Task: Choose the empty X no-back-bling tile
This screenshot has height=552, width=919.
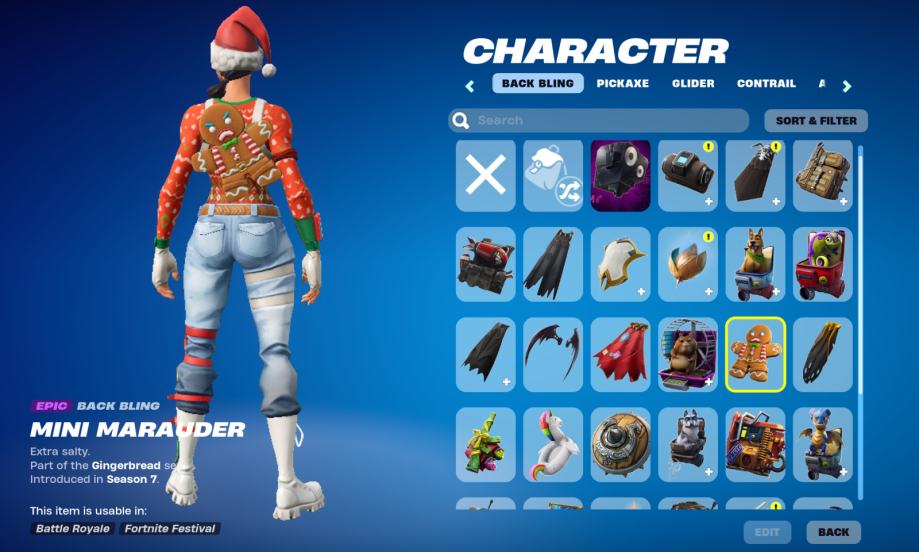Action: (x=486, y=176)
